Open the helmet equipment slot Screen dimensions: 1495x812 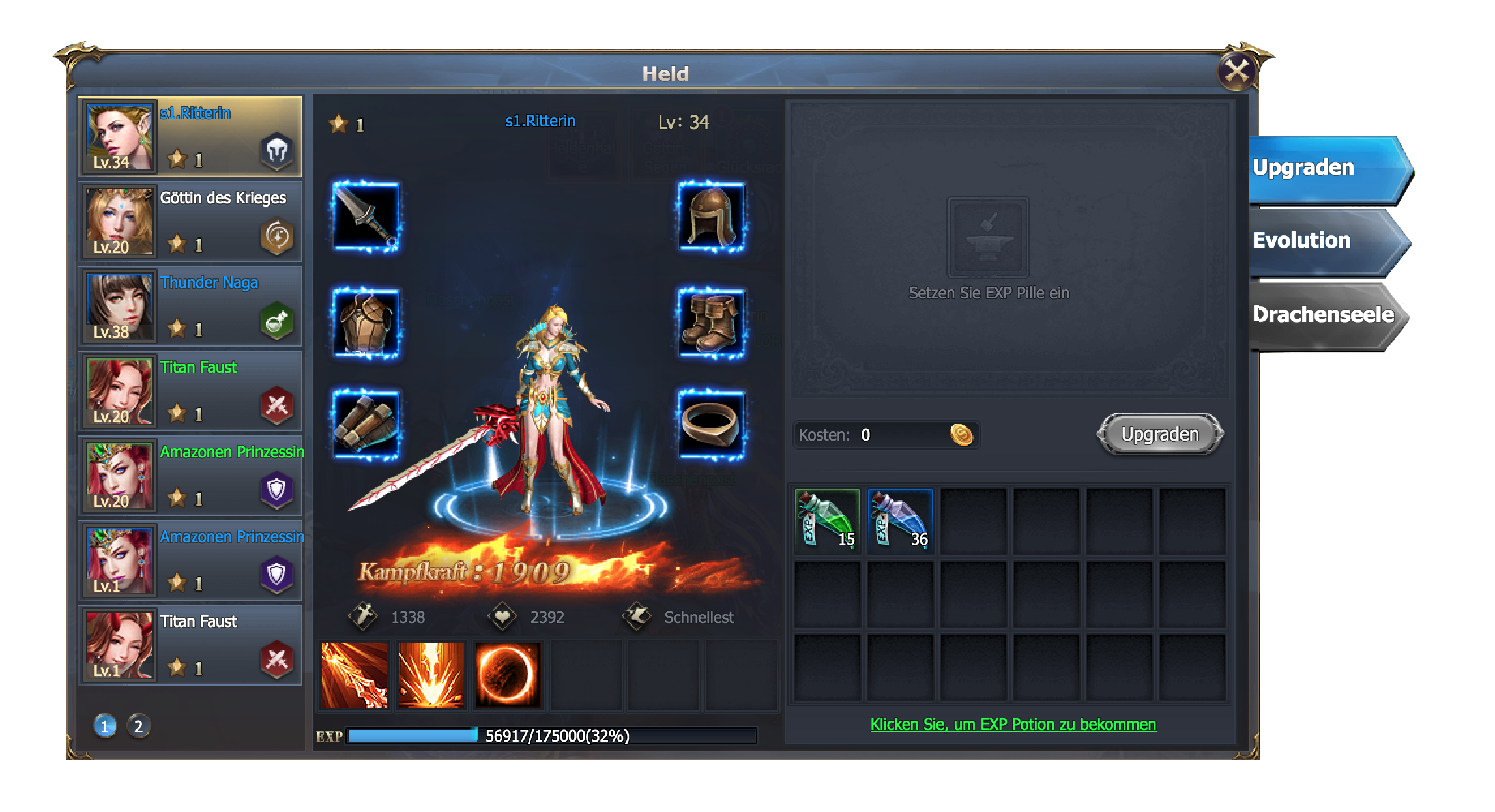[711, 217]
